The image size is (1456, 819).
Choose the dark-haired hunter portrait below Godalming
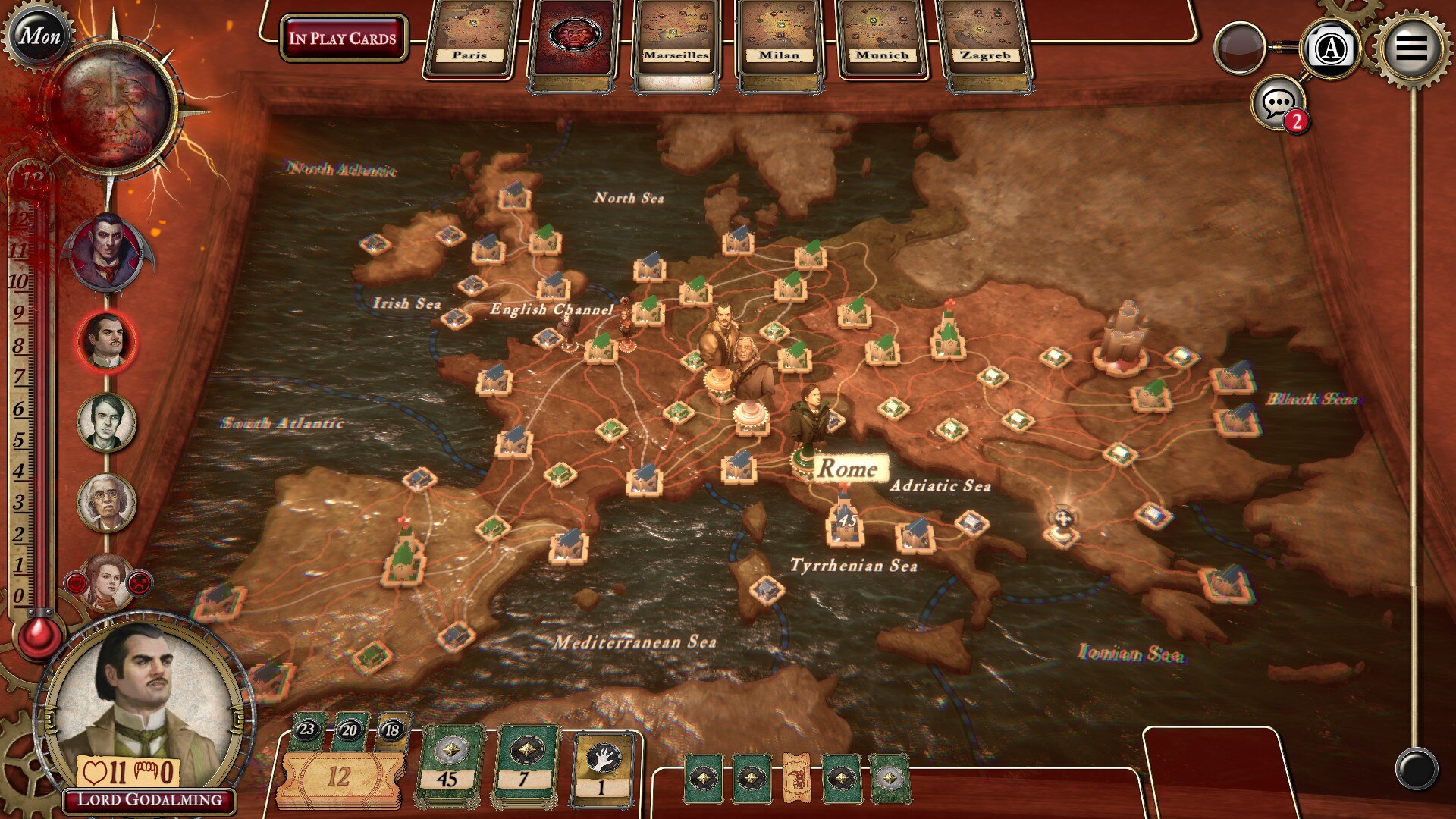pos(107,422)
